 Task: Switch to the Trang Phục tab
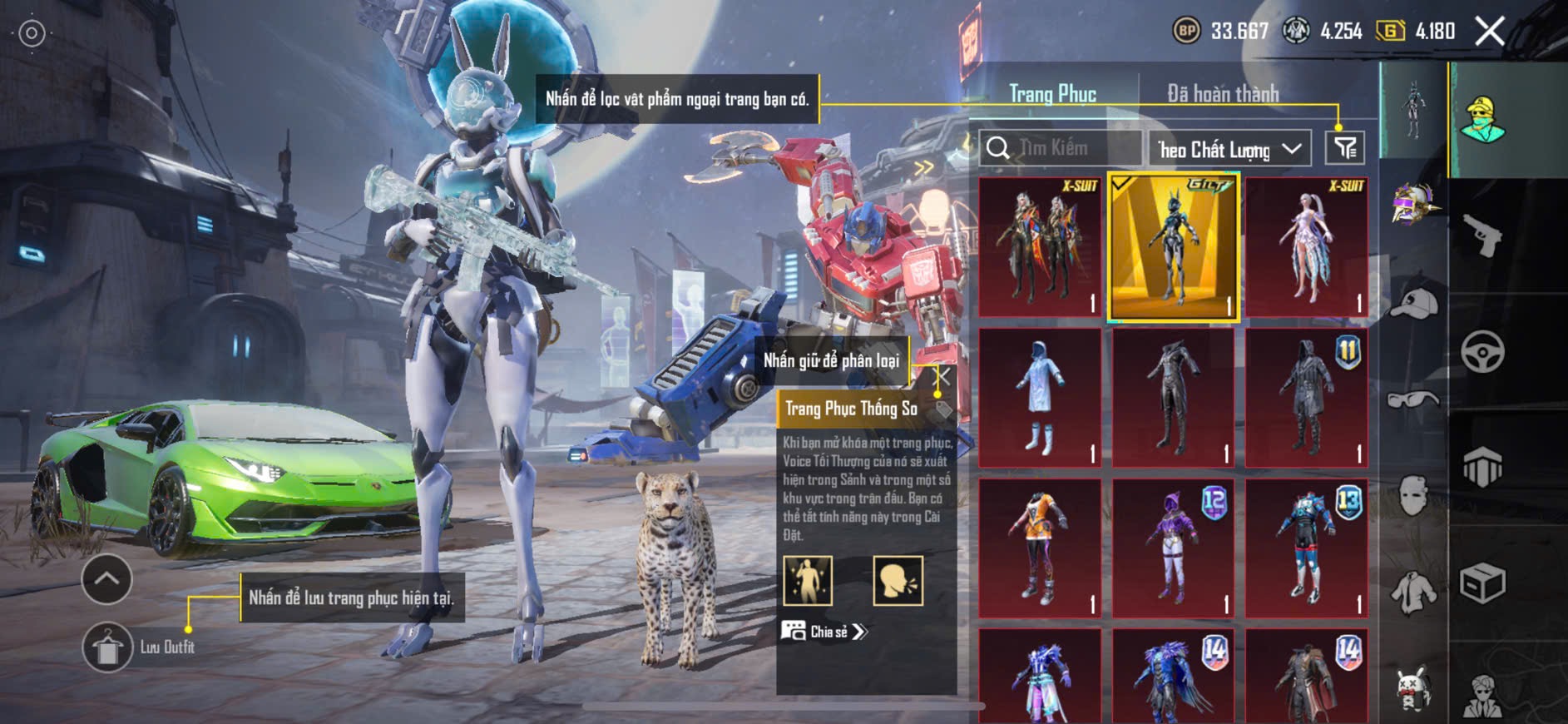point(1052,94)
